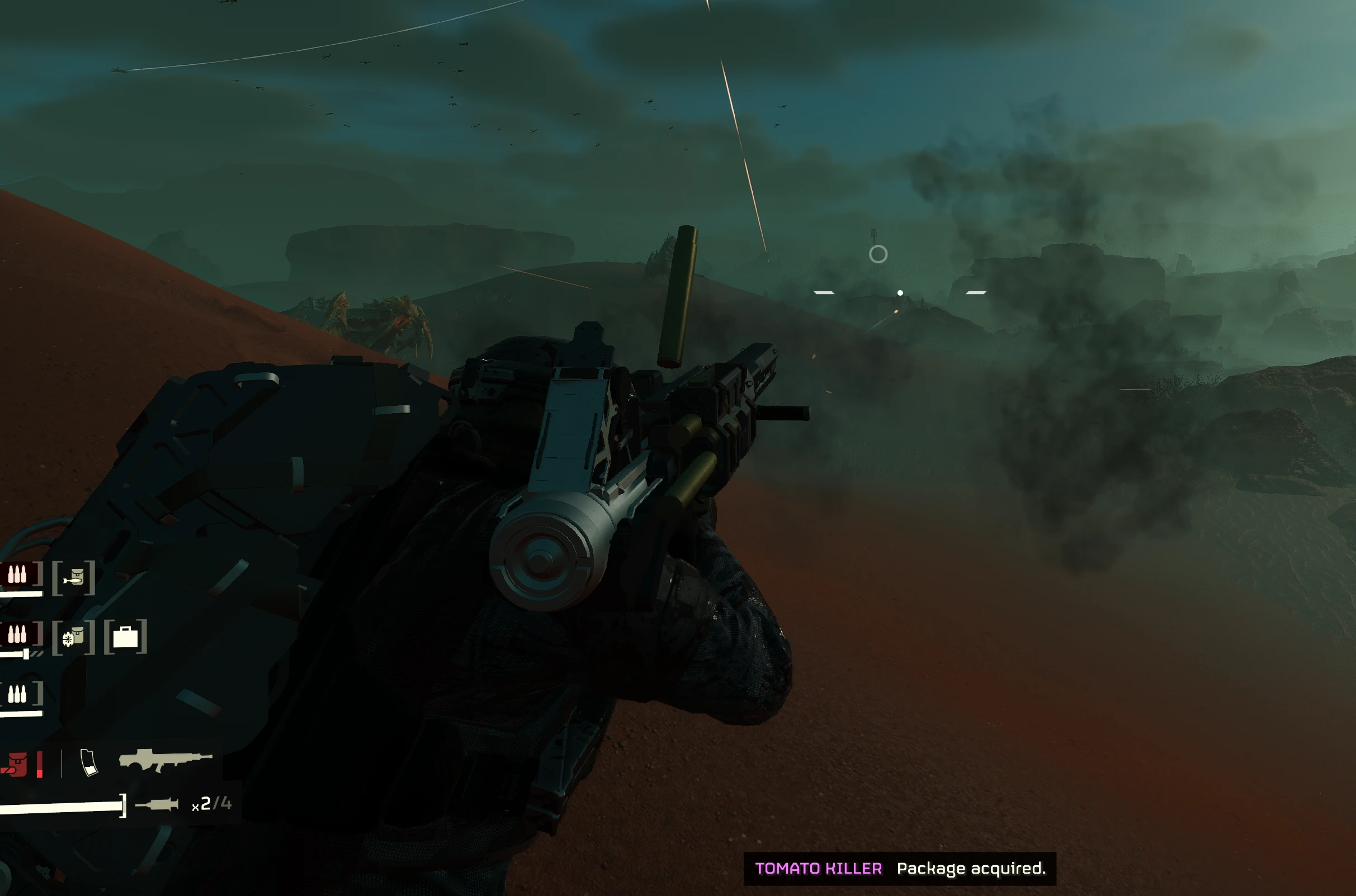This screenshot has width=1356, height=896.
Task: Click the stim syringe icon
Action: coord(157,804)
